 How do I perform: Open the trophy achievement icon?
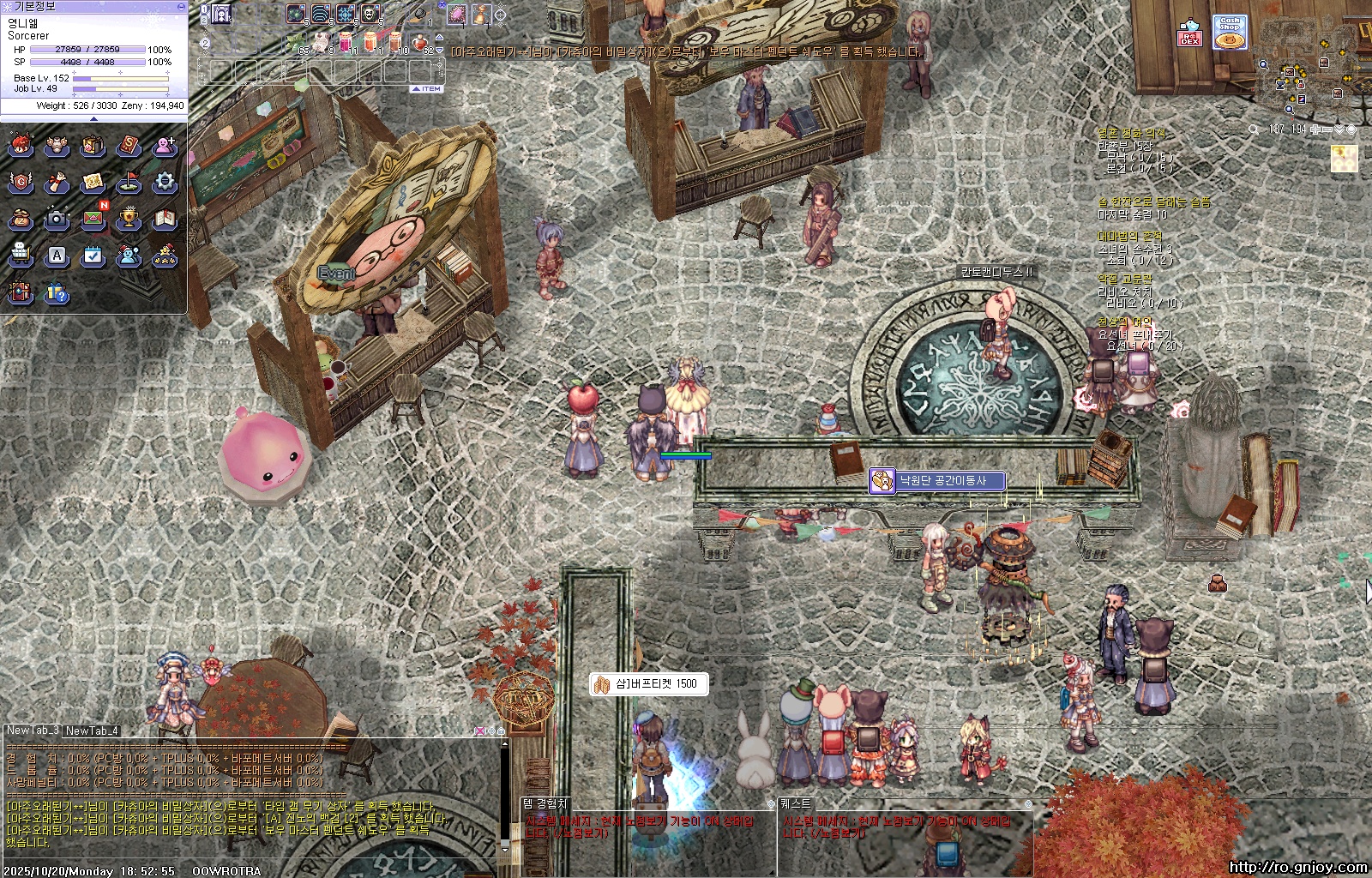pos(129,219)
